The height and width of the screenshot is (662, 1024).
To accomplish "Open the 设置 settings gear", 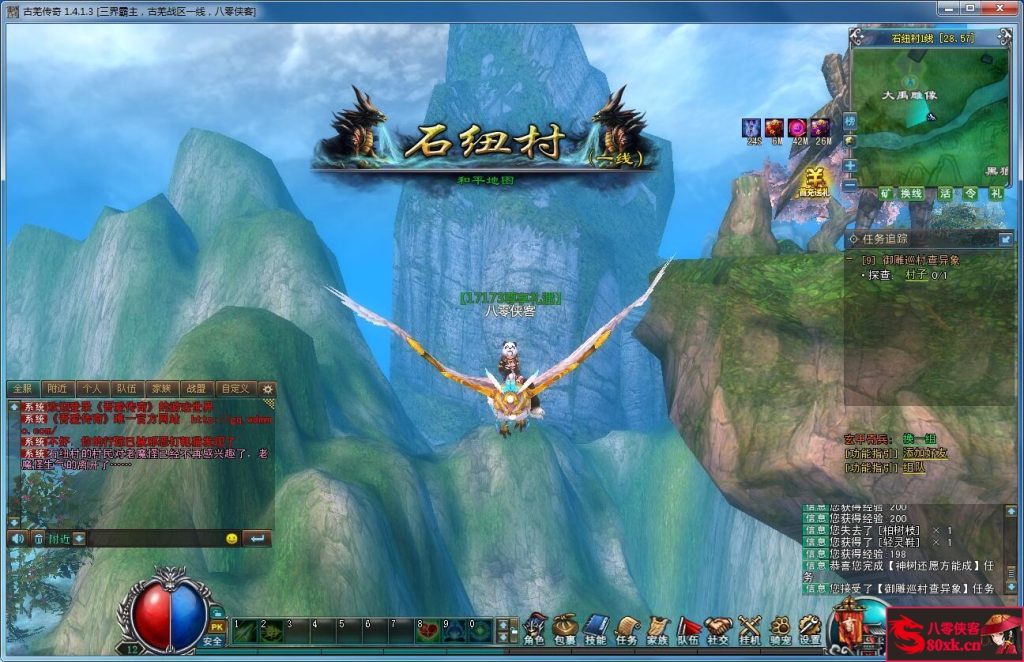I will pos(810,628).
